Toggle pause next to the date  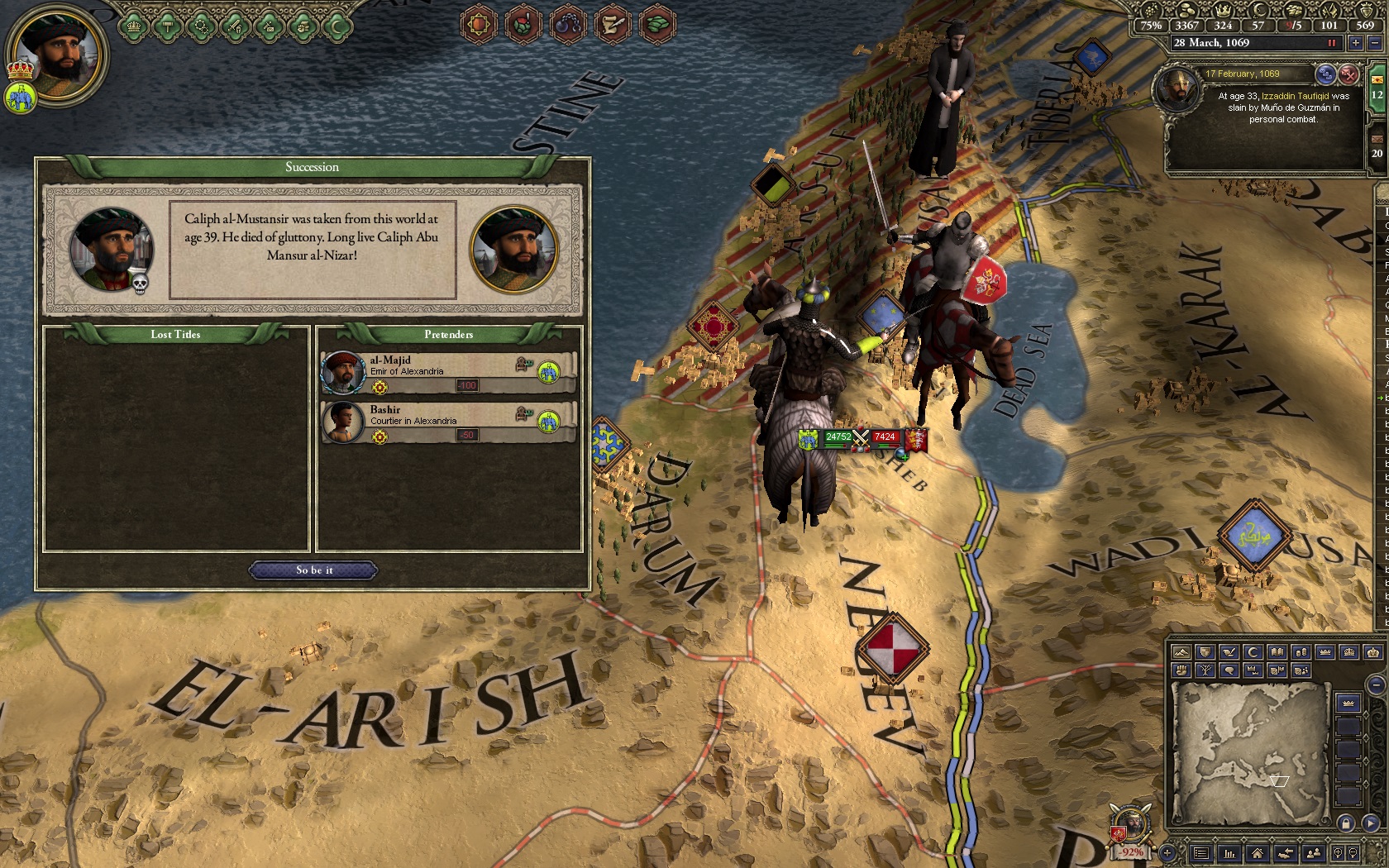1331,43
